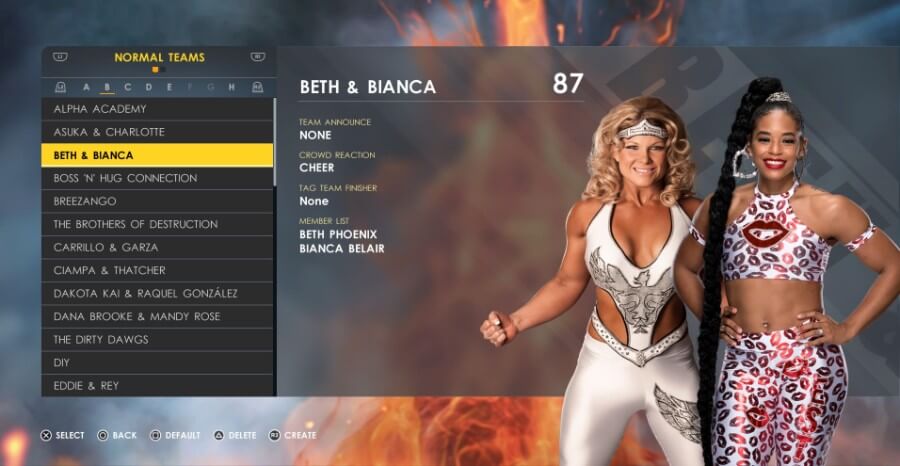This screenshot has height=466, width=900.
Task: Switch to the letter H filter
Action: point(231,87)
